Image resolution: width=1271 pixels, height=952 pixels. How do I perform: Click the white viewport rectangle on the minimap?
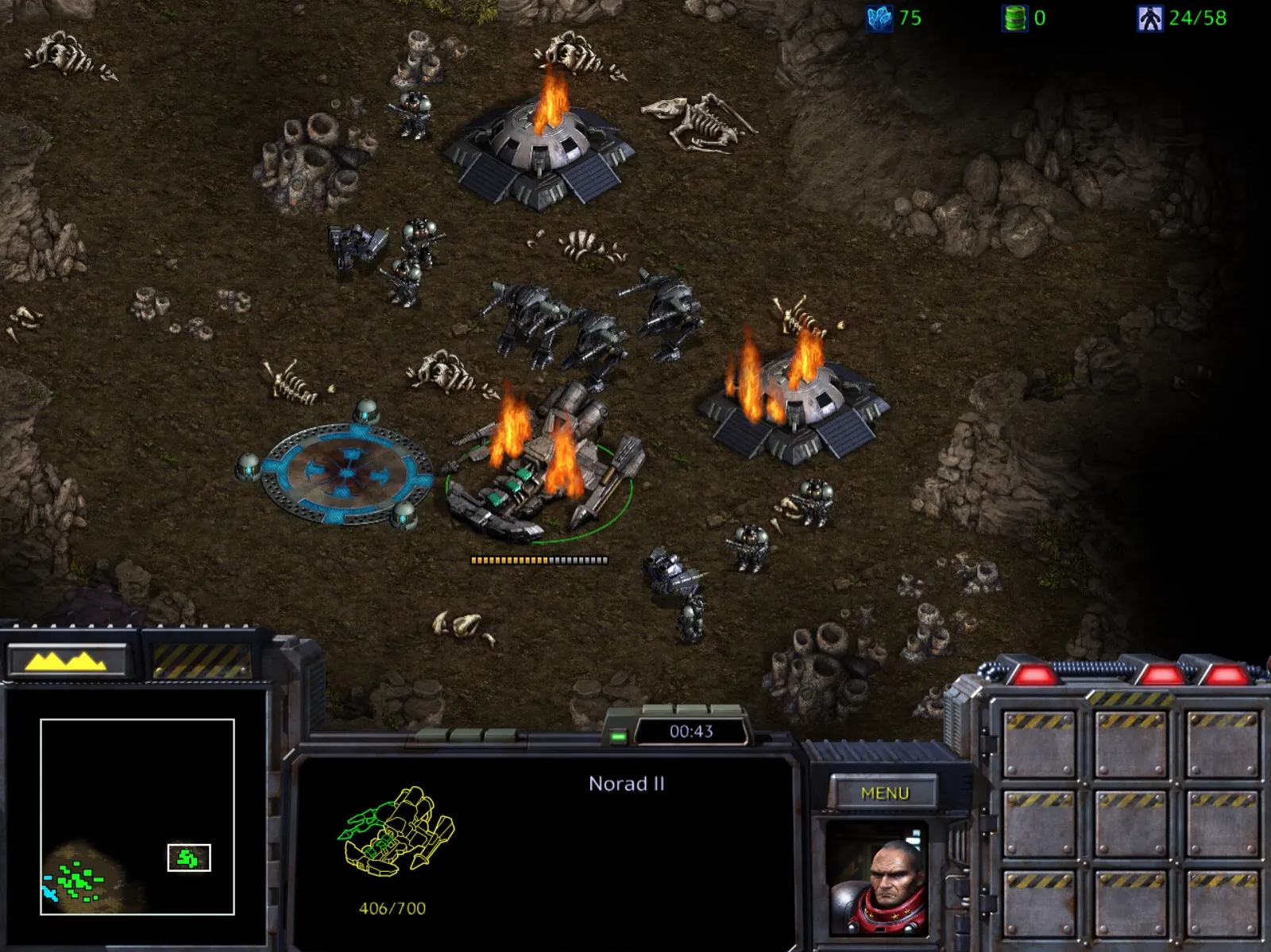188,859
